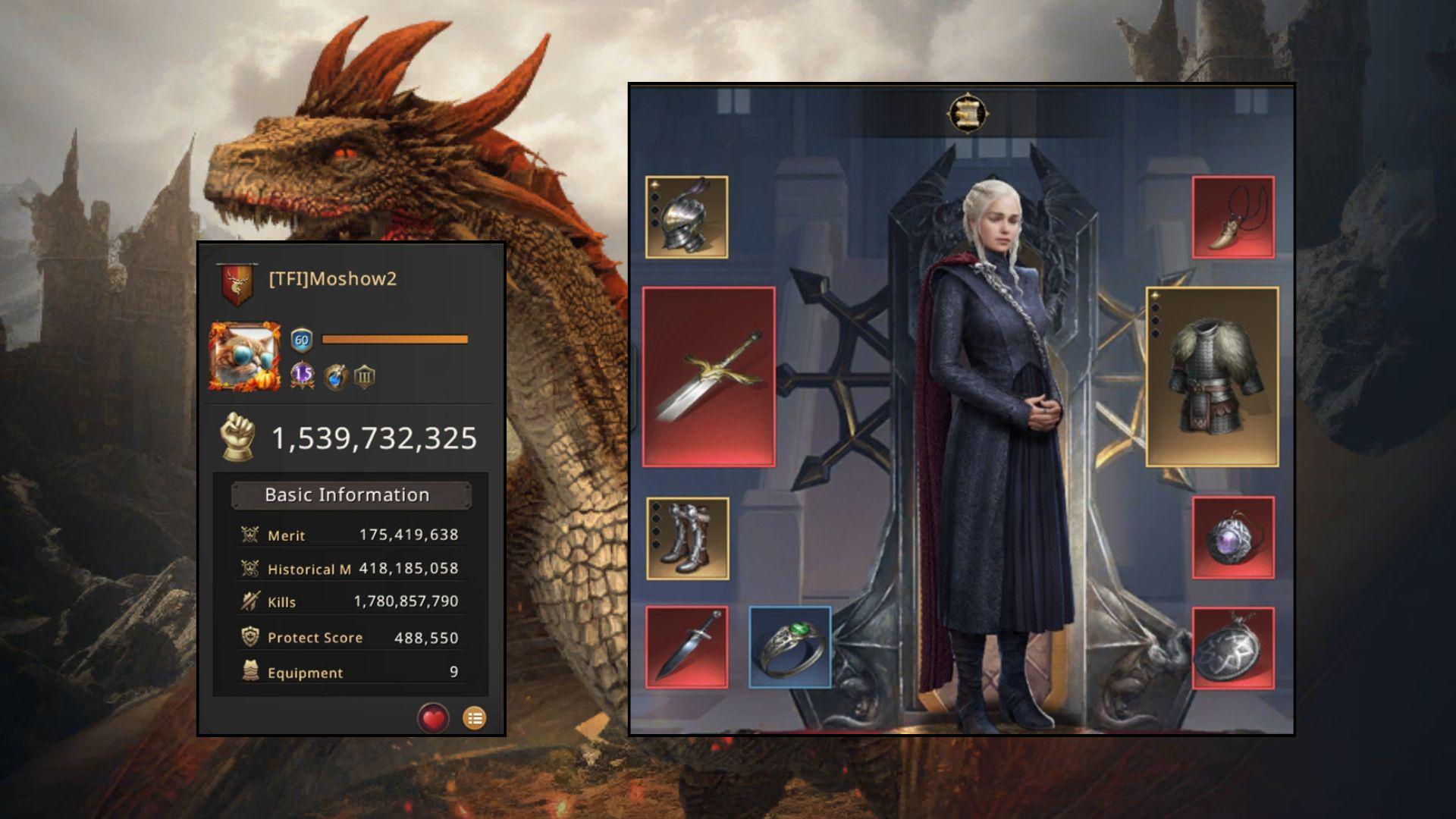
Task: Click the alliance banner with stag emblem
Action: point(237,284)
